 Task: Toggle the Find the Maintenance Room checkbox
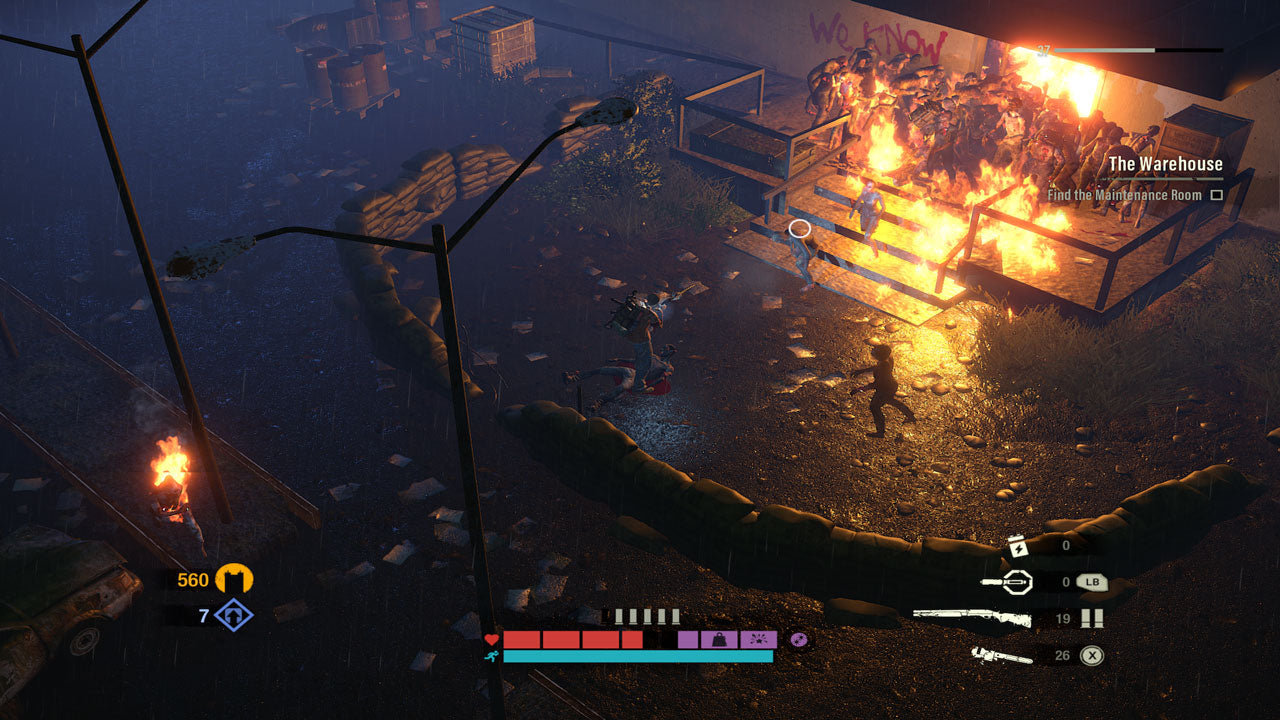tap(1217, 195)
